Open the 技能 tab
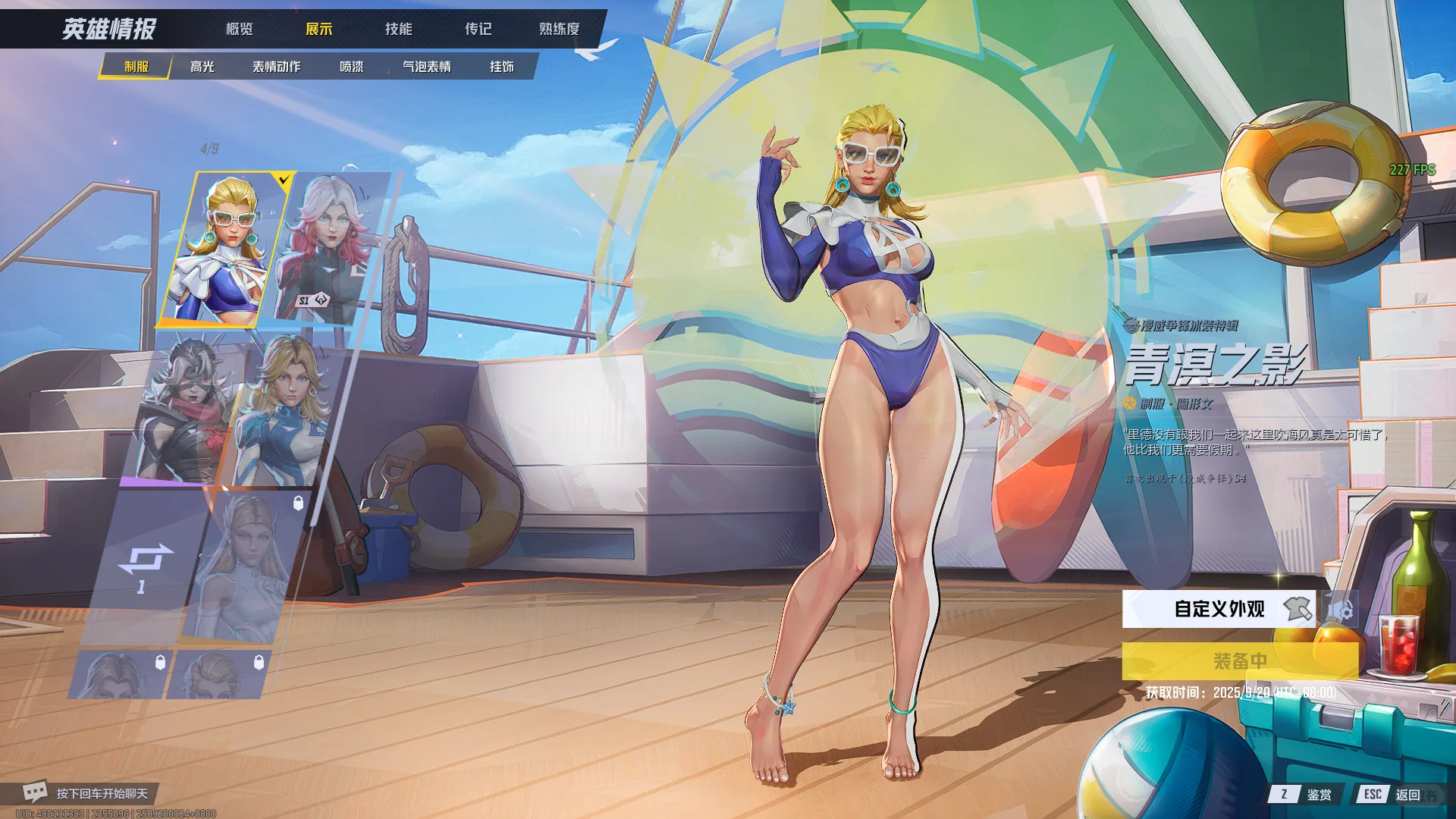Image resolution: width=1456 pixels, height=819 pixels. pyautogui.click(x=398, y=29)
